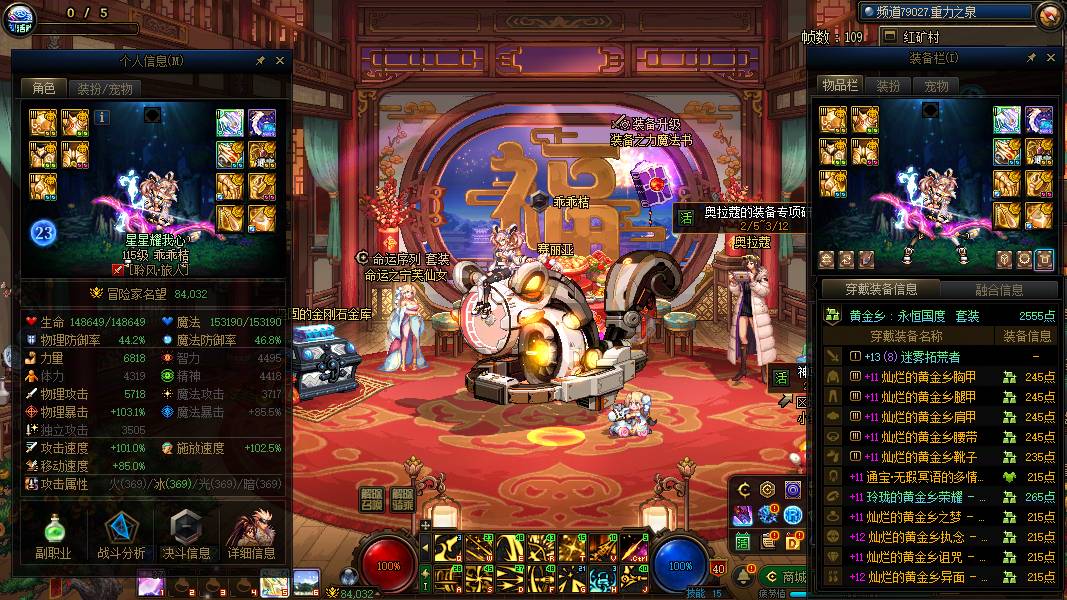The height and width of the screenshot is (600, 1067).
Task: Select the 穿戴装备信息 tab
Action: 880,290
